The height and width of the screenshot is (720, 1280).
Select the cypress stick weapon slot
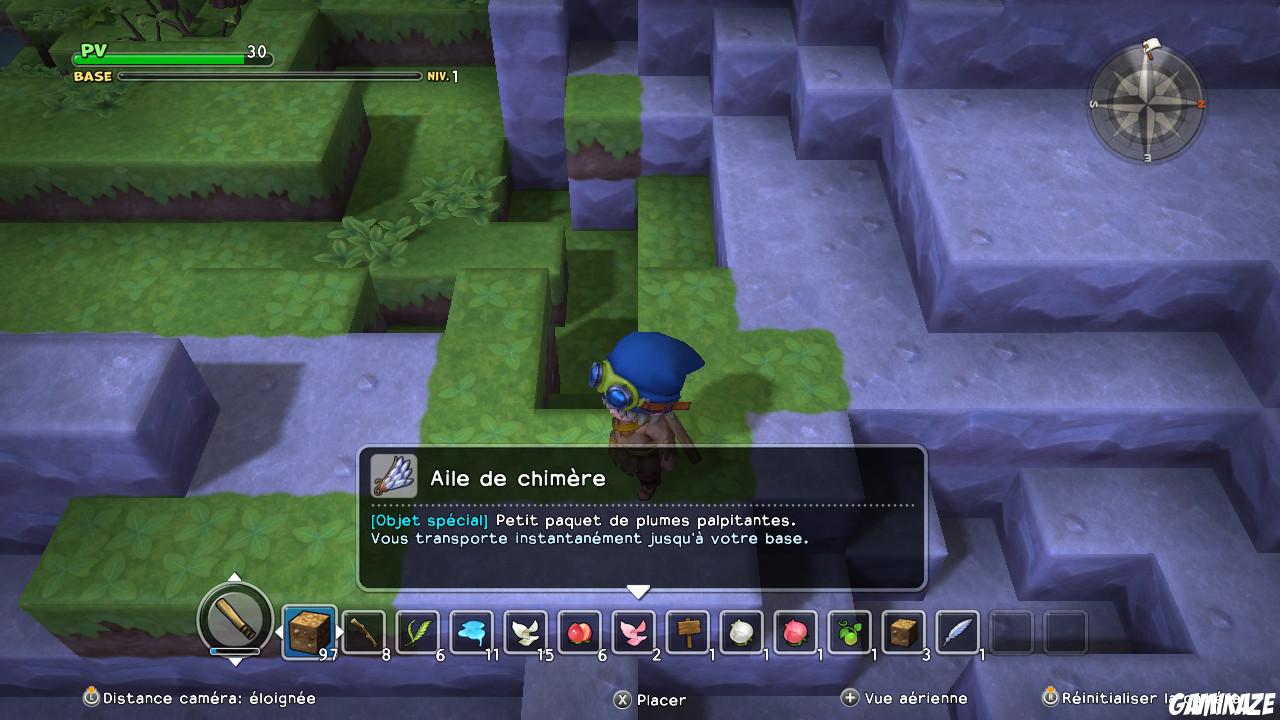(x=365, y=632)
